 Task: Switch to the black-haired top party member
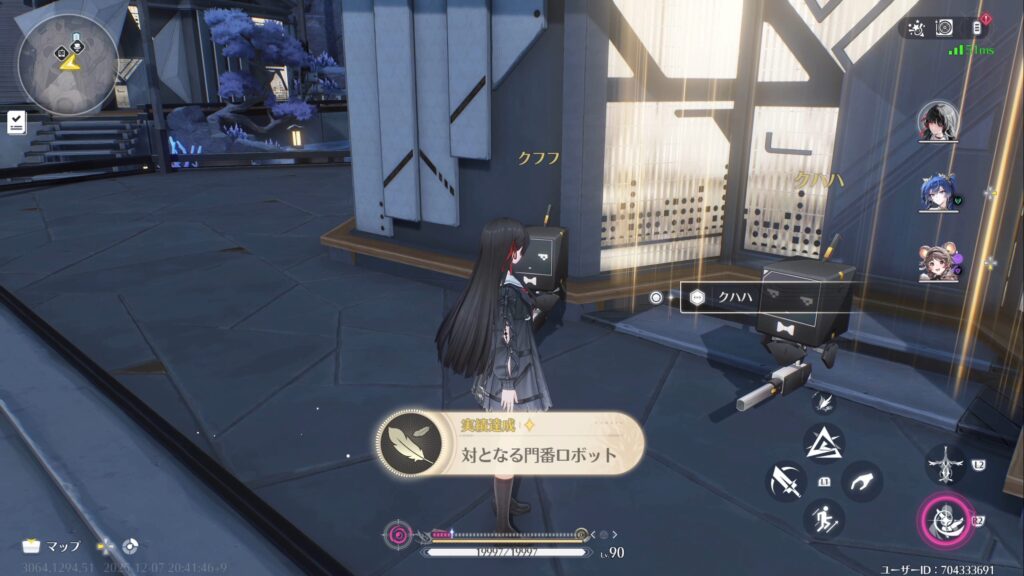[938, 121]
